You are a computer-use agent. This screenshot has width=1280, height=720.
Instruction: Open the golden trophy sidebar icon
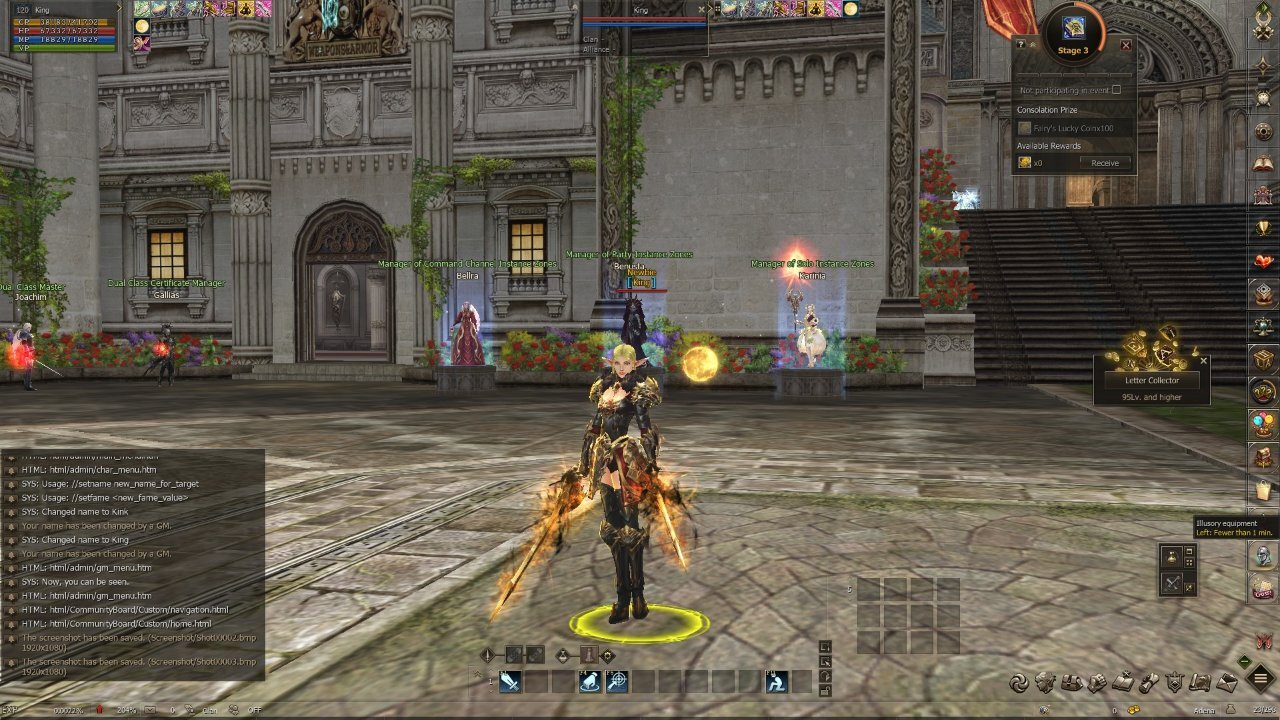click(x=1264, y=228)
